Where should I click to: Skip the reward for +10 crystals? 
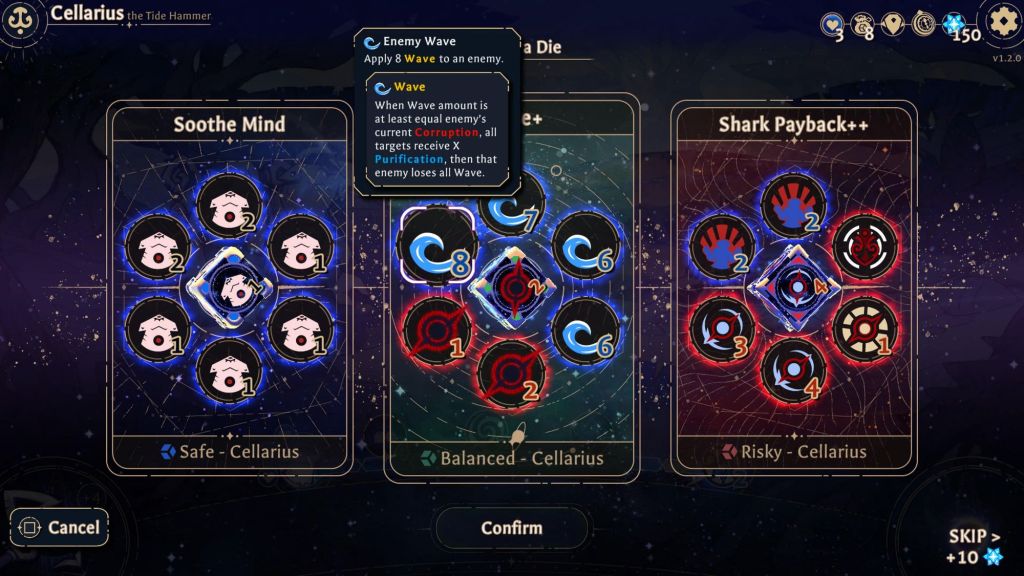pos(973,546)
